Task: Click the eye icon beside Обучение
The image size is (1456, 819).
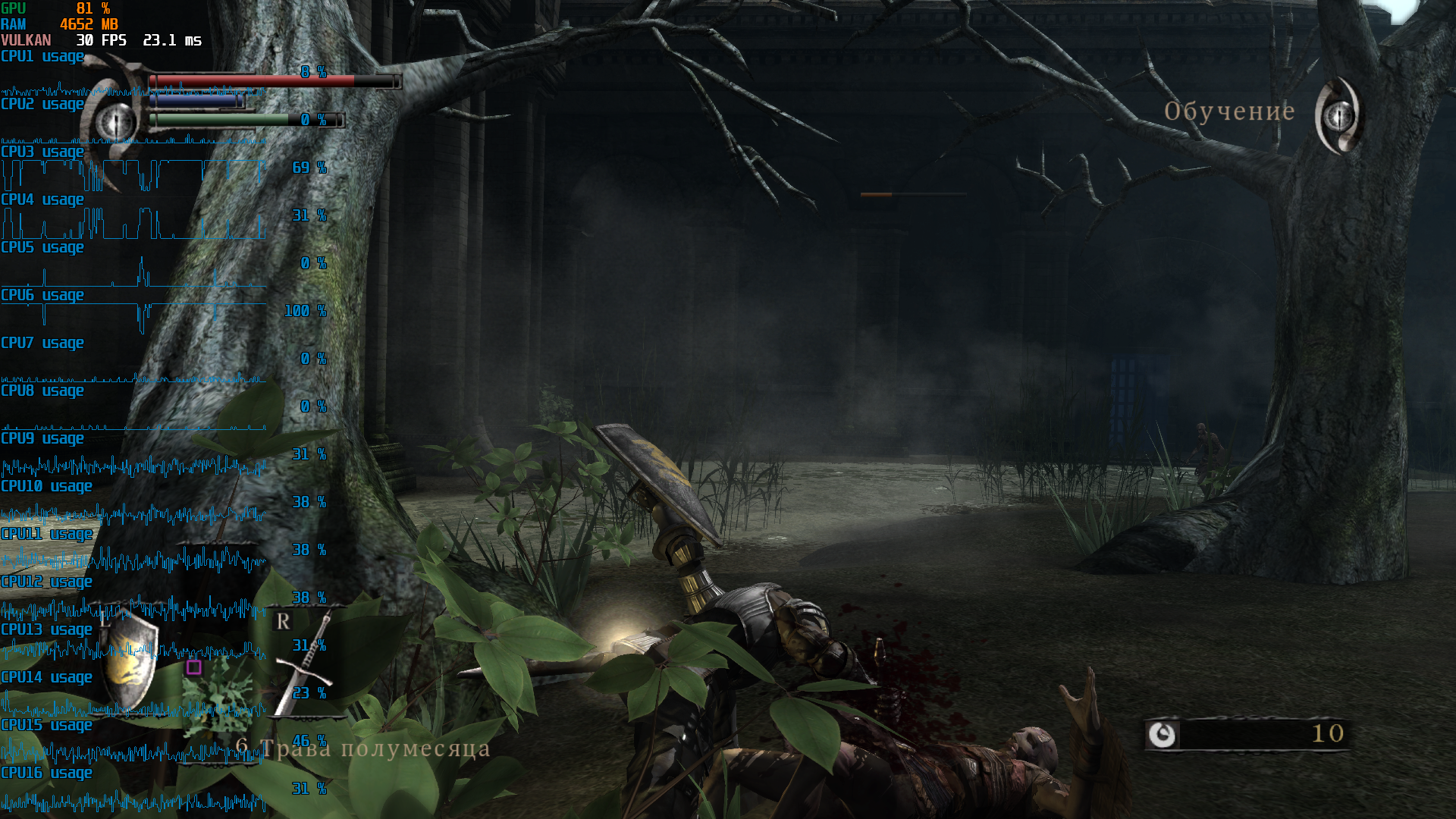Action: [1339, 116]
